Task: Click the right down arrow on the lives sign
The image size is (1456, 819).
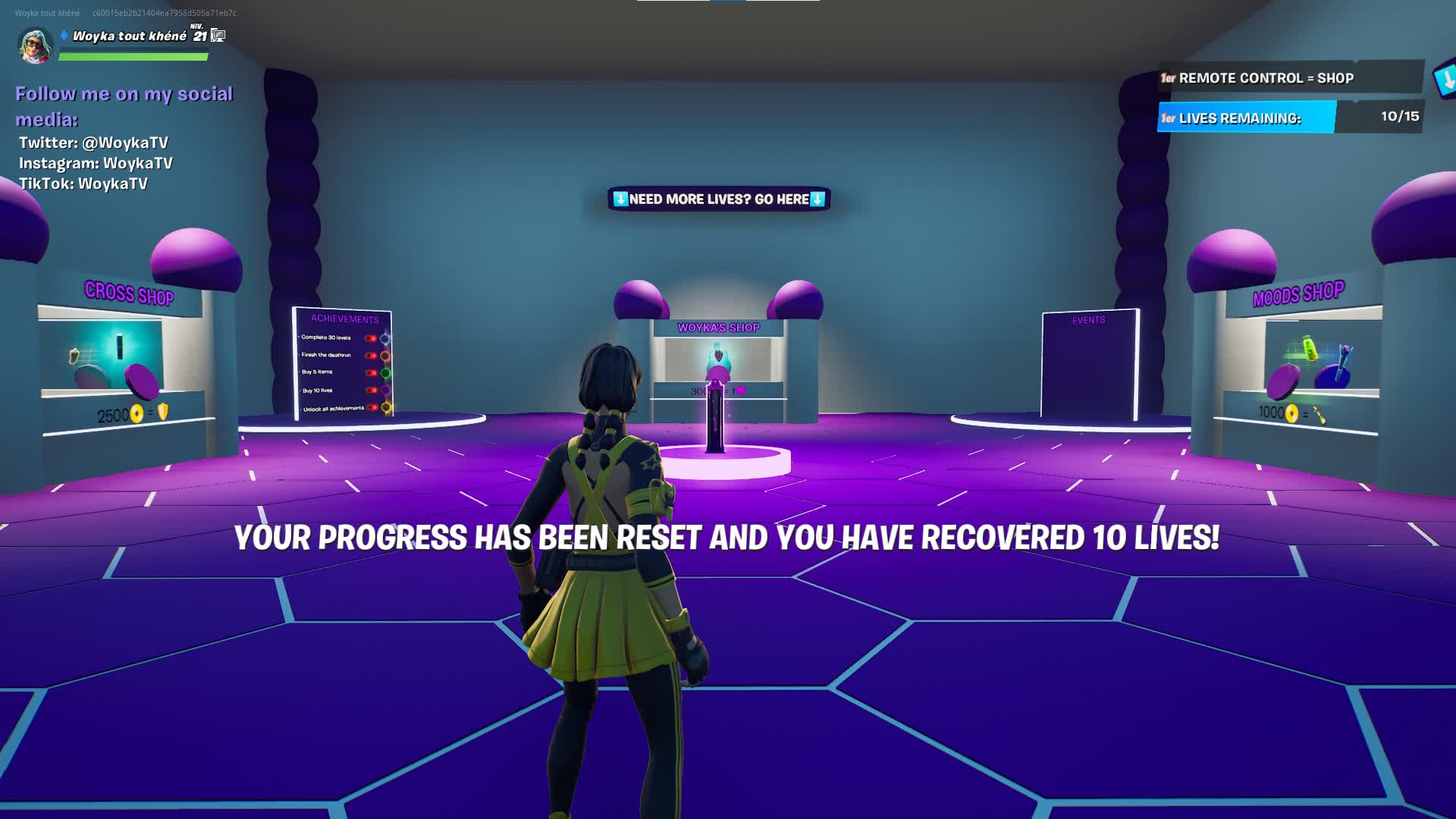Action: click(818, 199)
